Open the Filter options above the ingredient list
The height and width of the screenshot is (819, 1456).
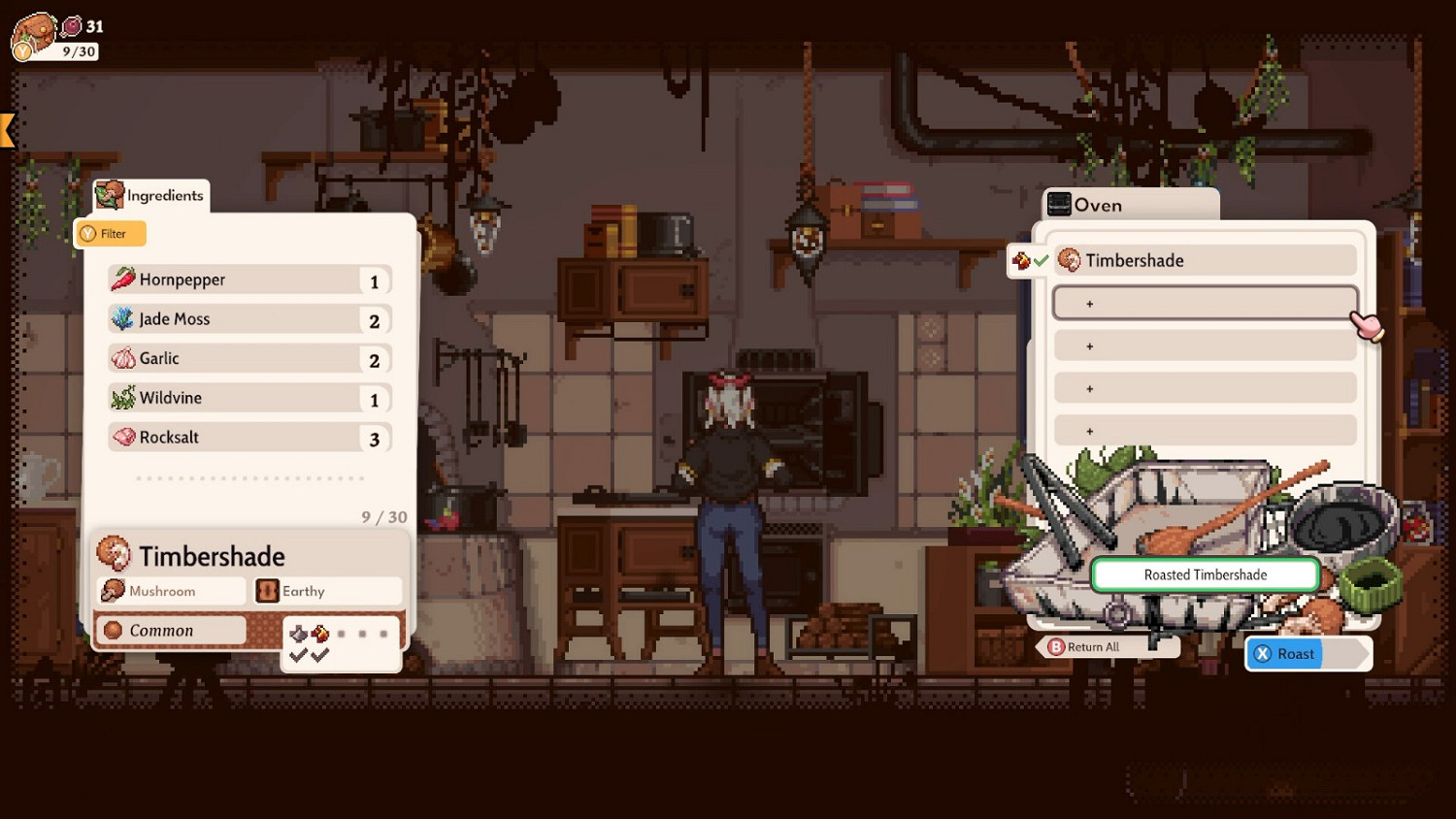coord(110,233)
